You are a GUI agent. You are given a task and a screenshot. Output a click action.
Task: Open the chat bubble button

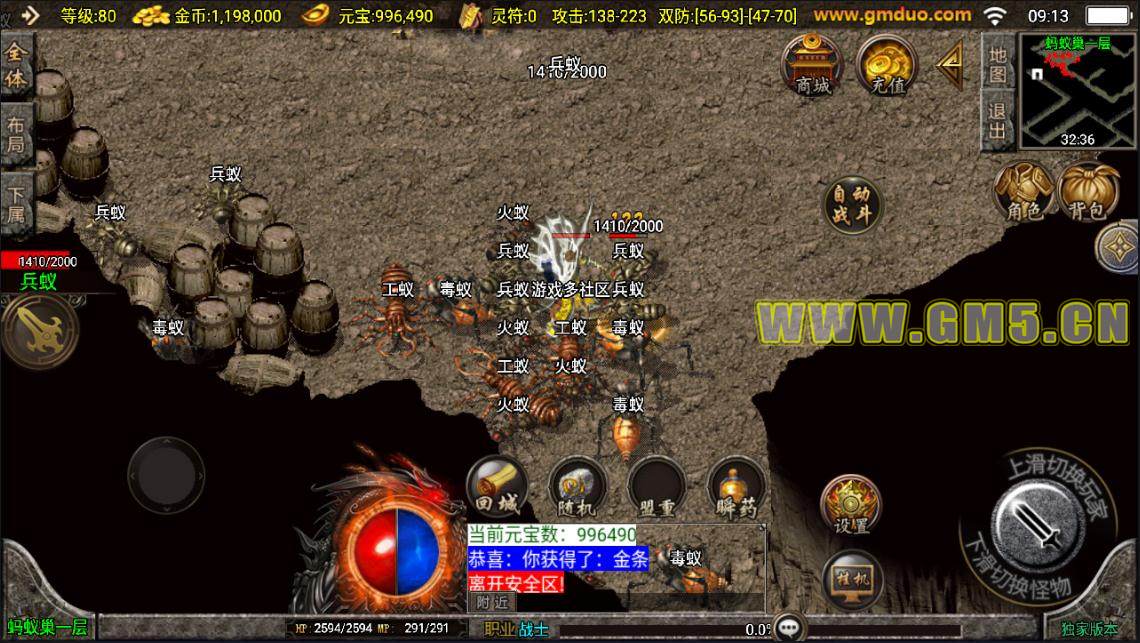coord(791,628)
